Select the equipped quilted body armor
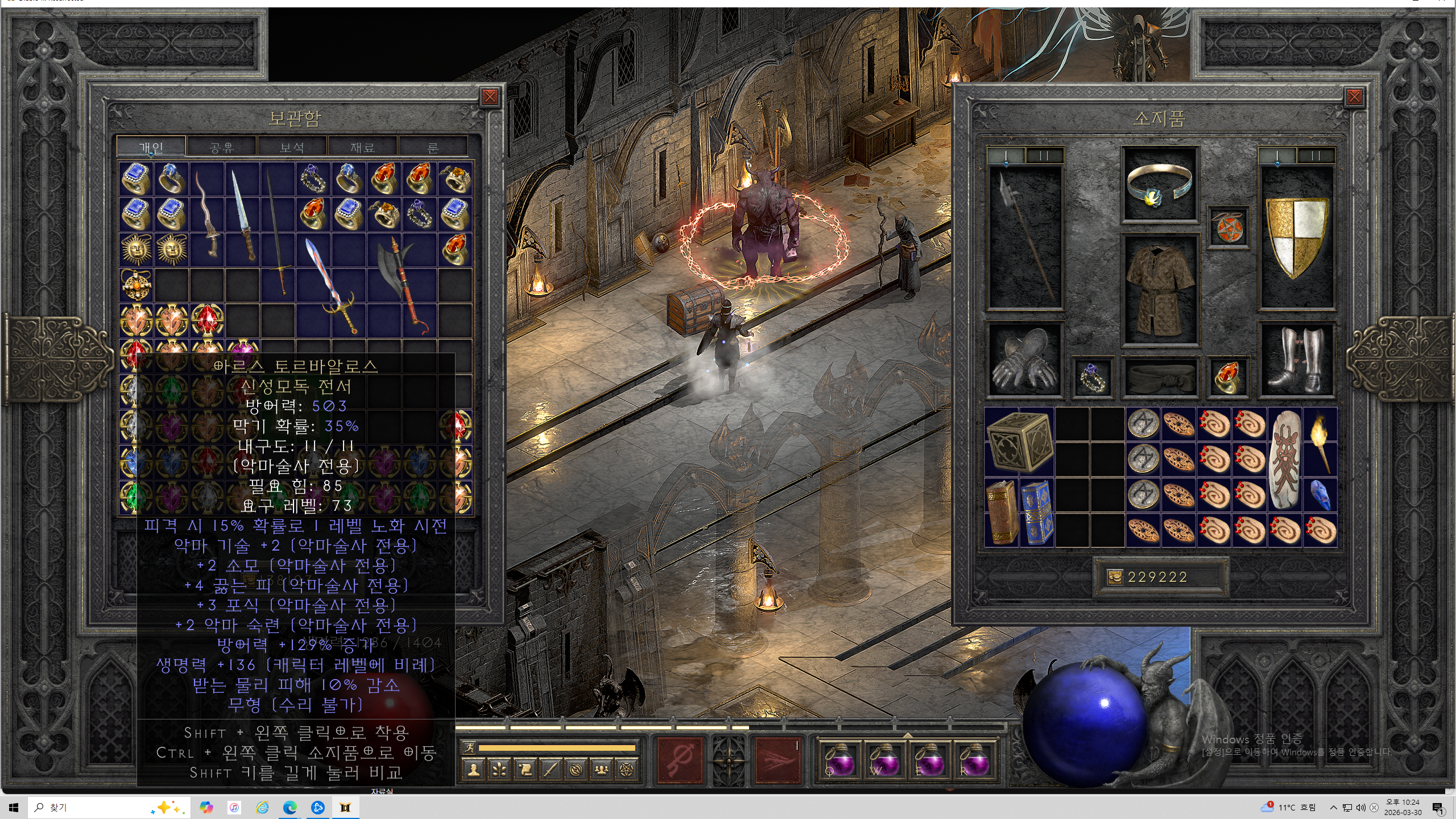Image resolution: width=1456 pixels, height=819 pixels. click(x=1160, y=289)
